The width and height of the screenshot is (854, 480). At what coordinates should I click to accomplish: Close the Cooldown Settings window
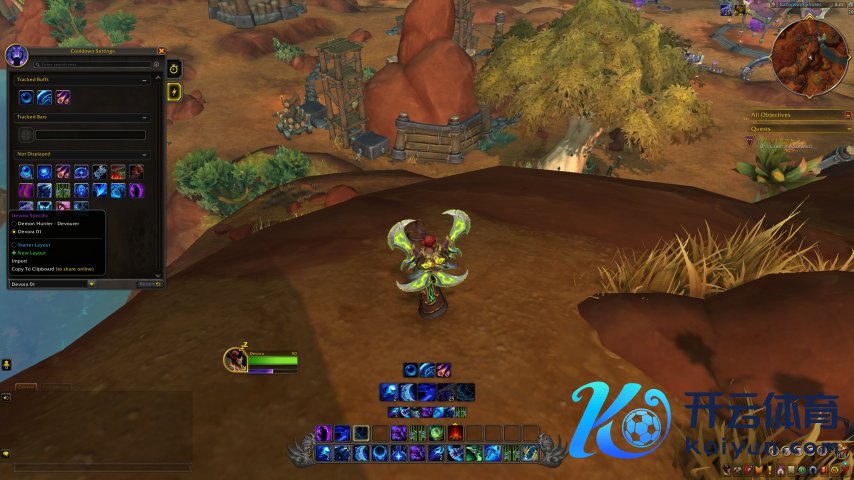coord(161,51)
